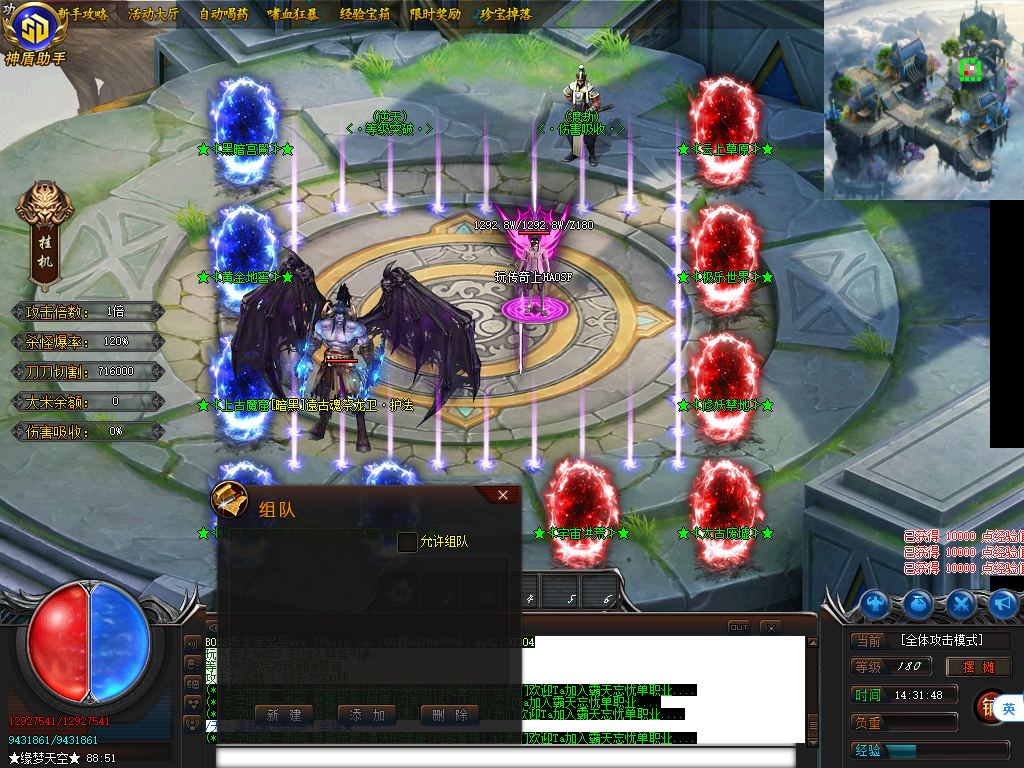Open the 摆摊 stall button

(x=979, y=667)
